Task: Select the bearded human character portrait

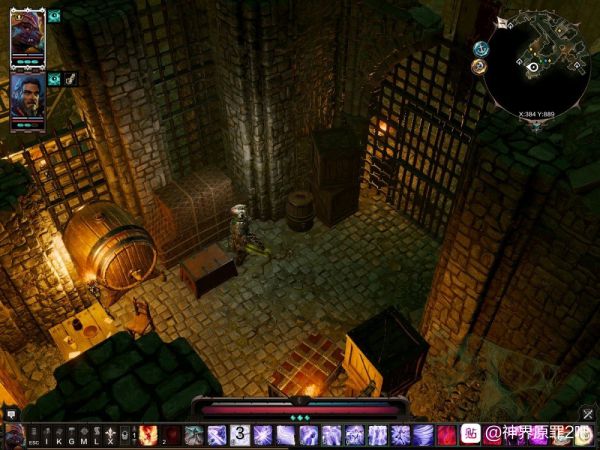Action: (x=28, y=97)
